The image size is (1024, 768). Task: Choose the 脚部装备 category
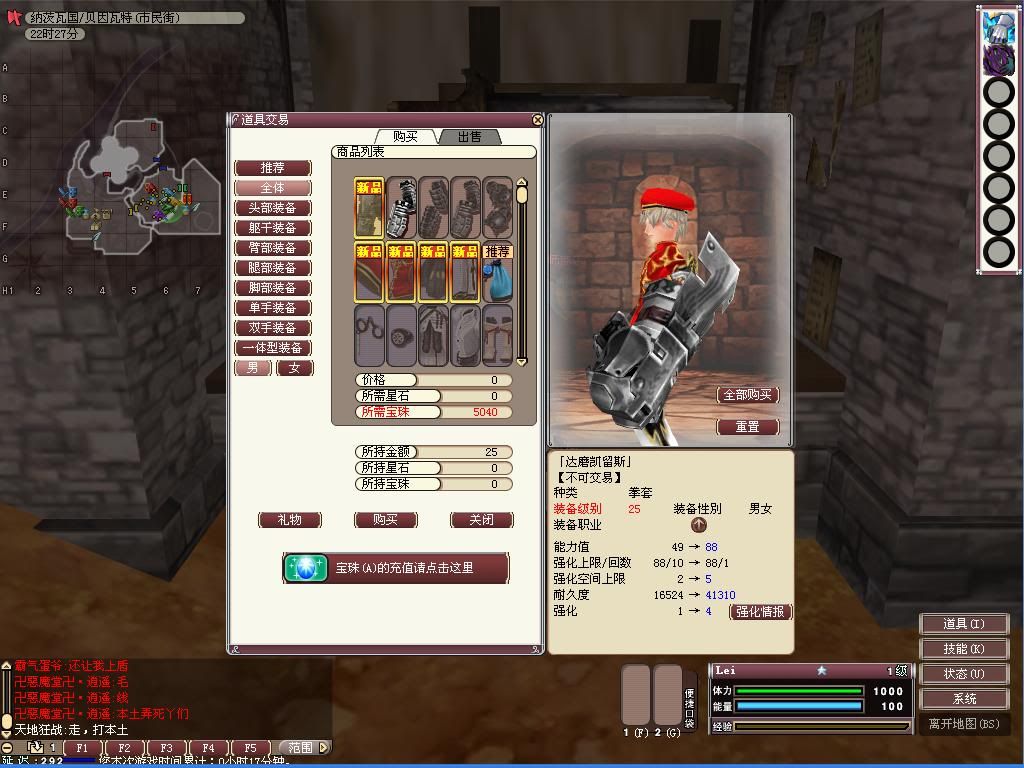(272, 288)
